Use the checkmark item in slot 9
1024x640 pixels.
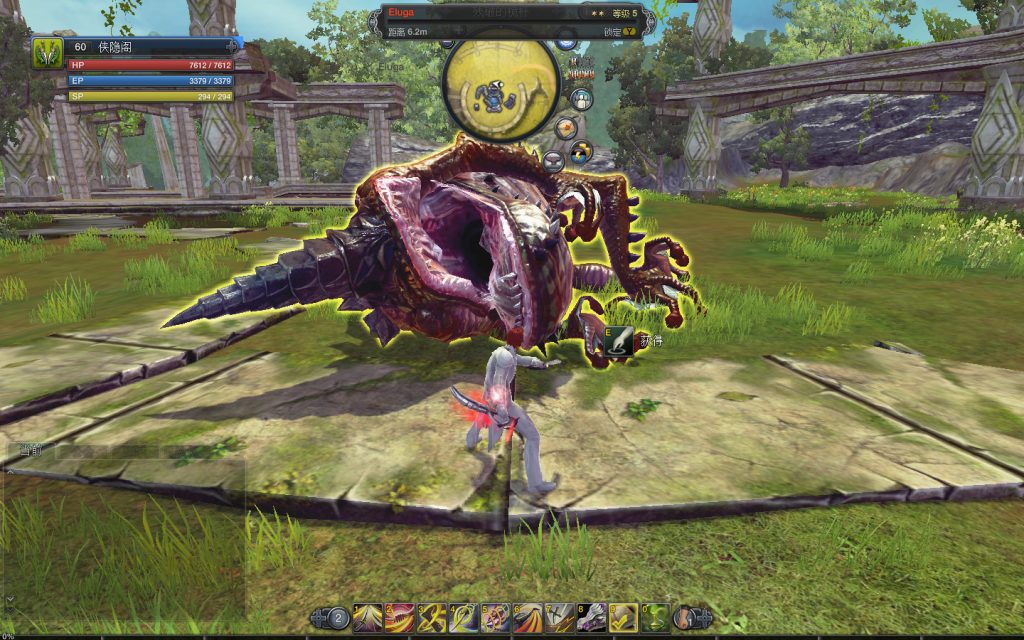click(624, 617)
